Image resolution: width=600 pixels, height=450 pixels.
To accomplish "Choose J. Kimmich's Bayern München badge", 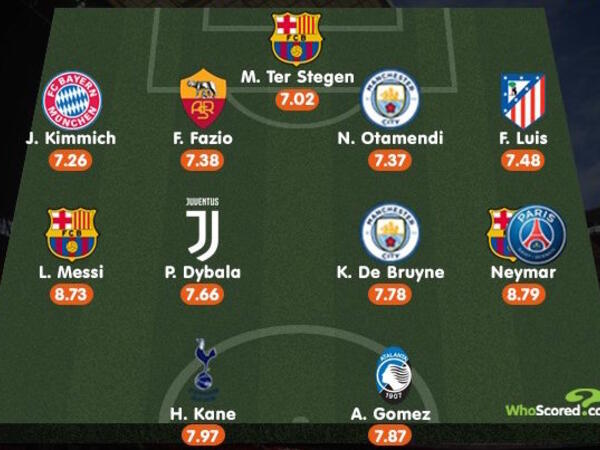I will click(x=71, y=100).
